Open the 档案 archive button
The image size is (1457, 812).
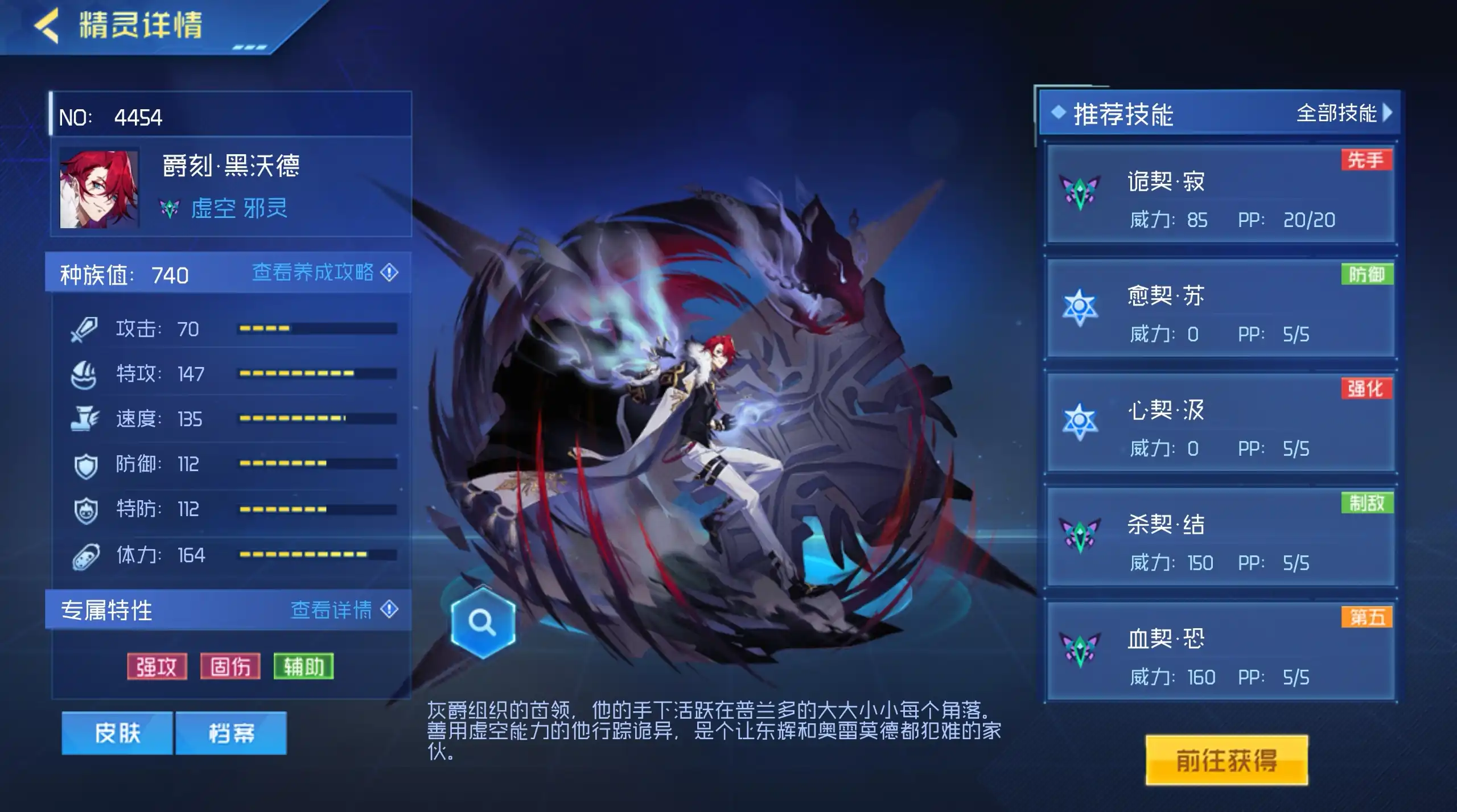pyautogui.click(x=231, y=733)
